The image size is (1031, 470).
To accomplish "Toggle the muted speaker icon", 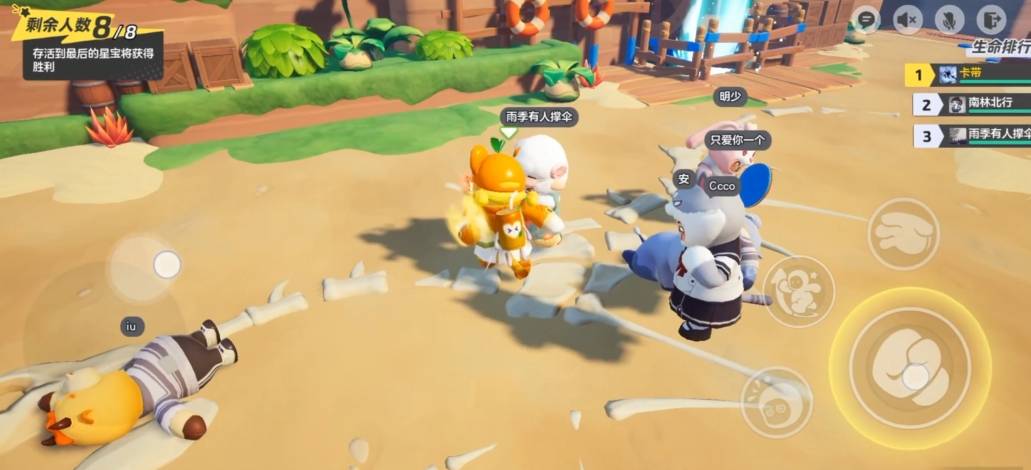I will [x=907, y=18].
